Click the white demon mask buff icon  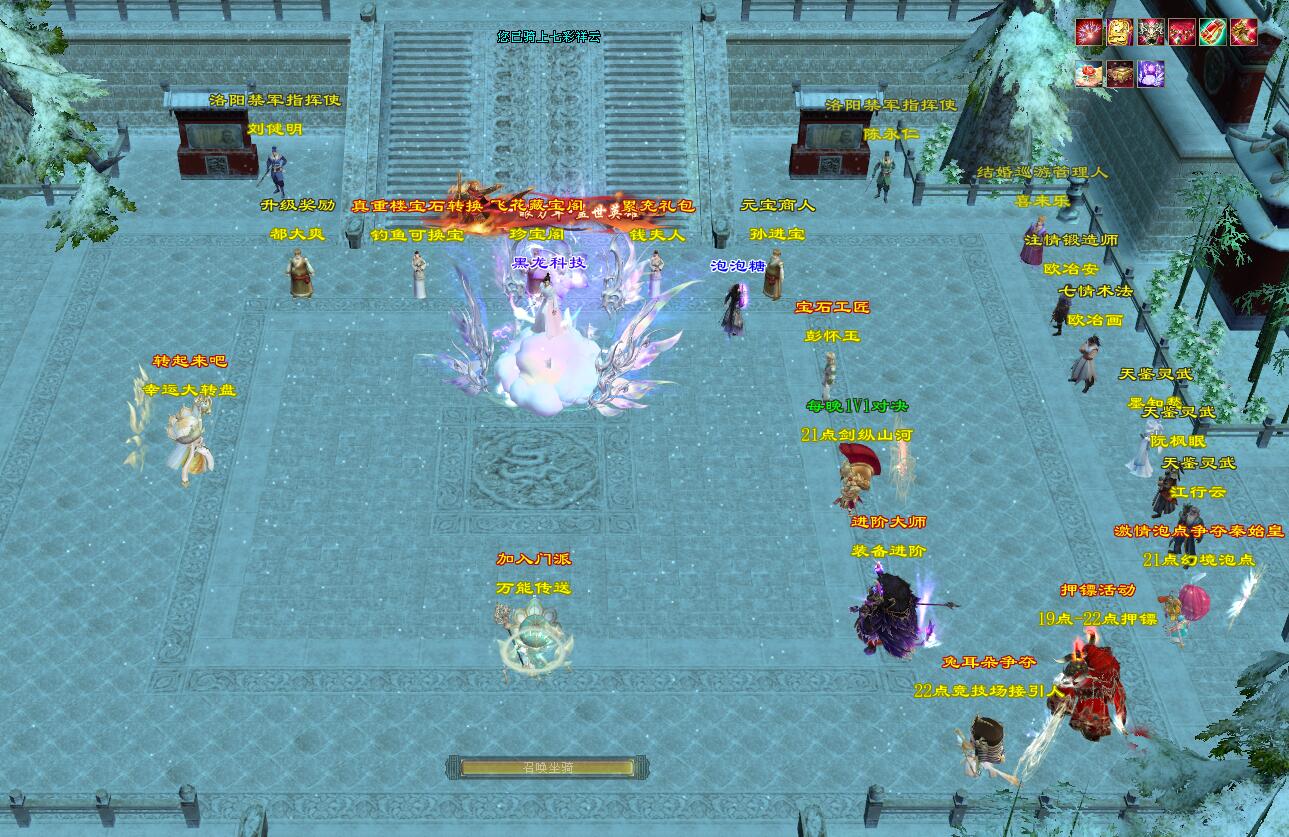coord(1150,32)
